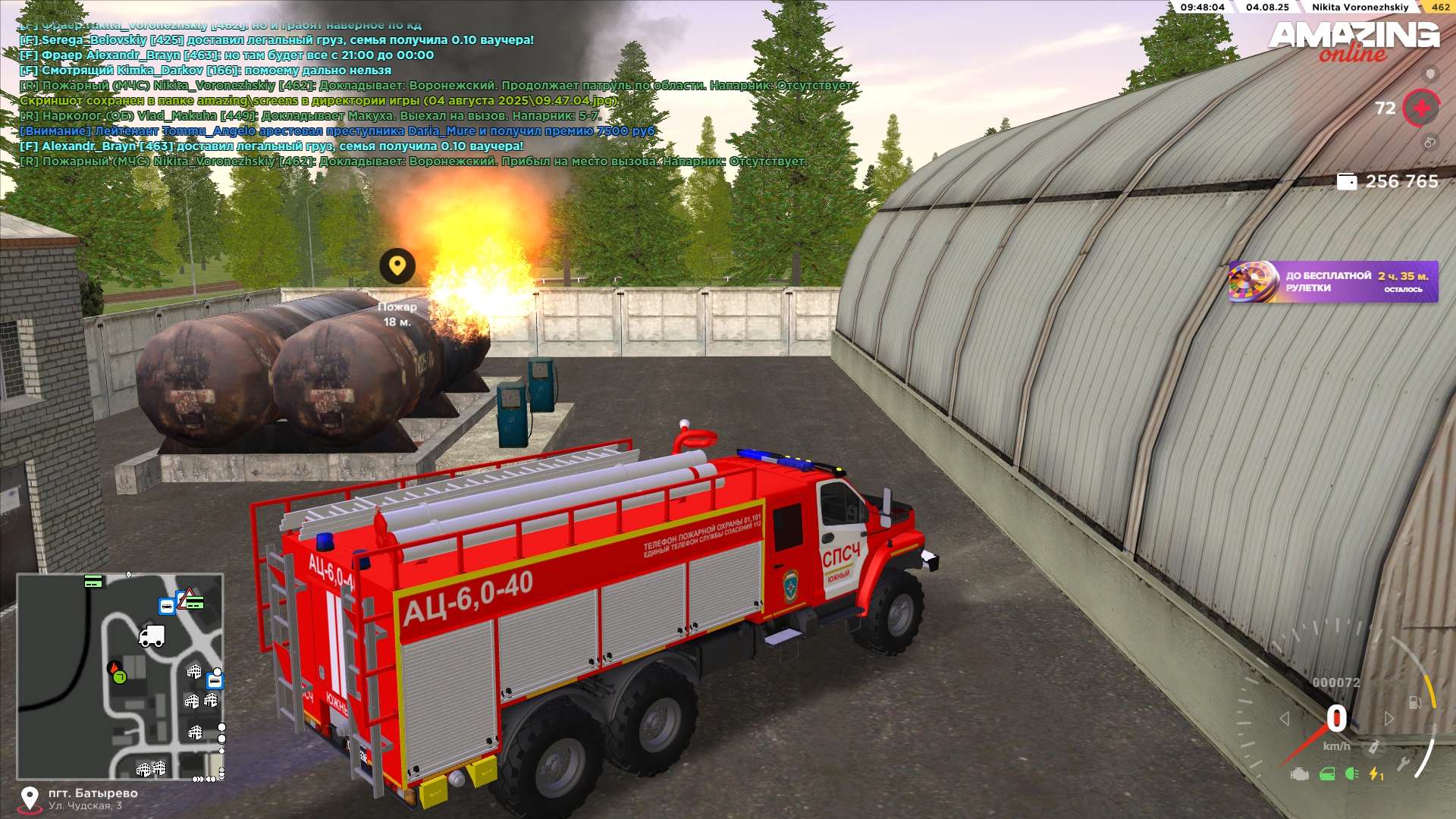The image size is (1456, 819).
Task: Activate the right turn signal arrow
Action: point(1389,718)
